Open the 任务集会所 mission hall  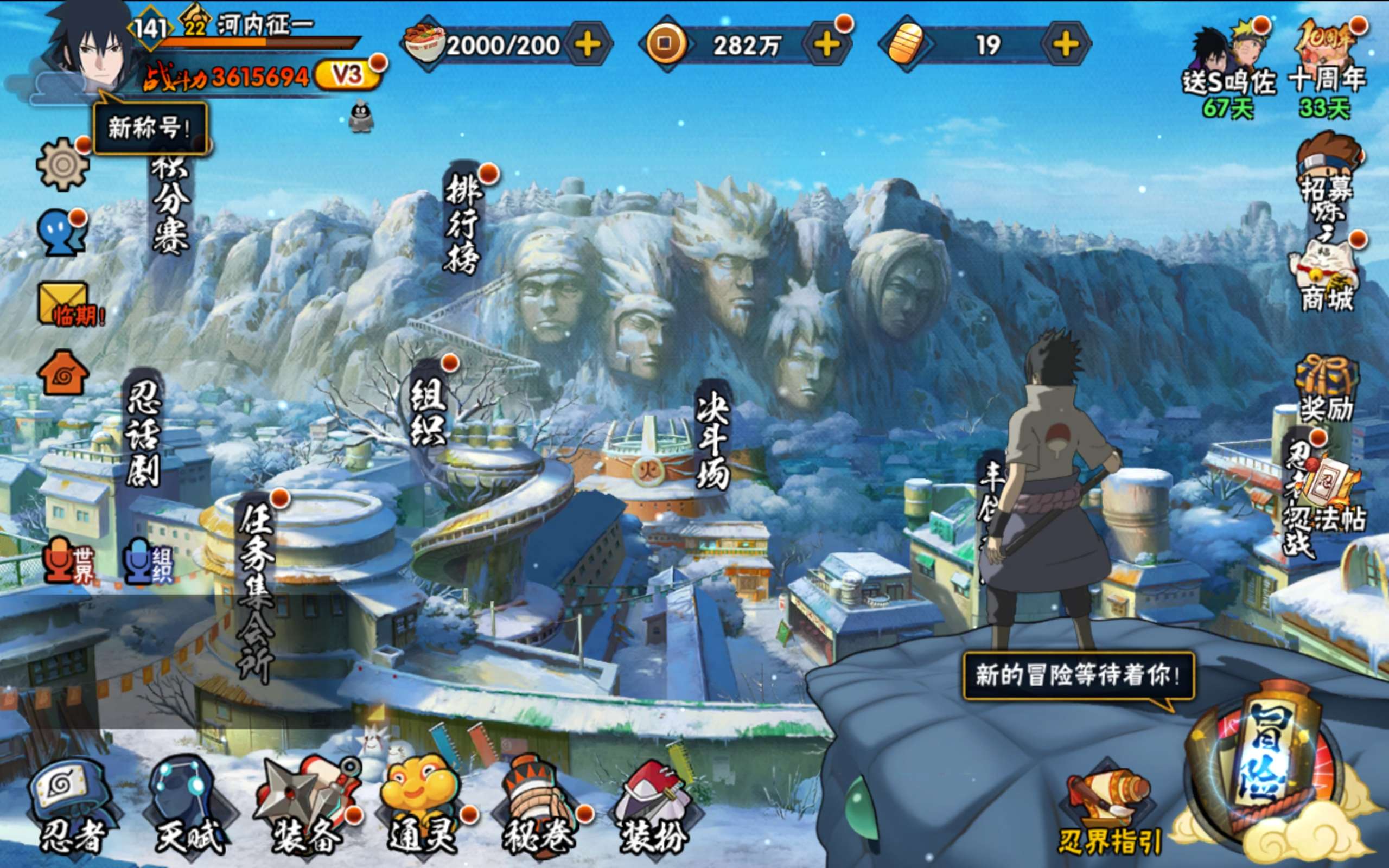coord(256,591)
